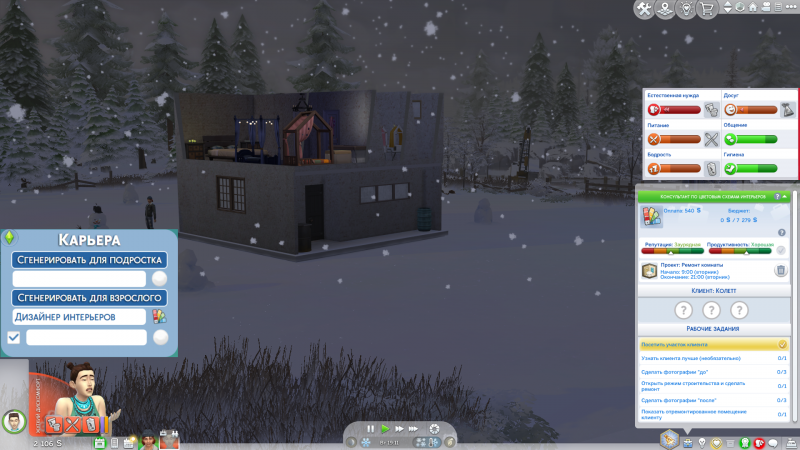Set game speed to normal play

pyautogui.click(x=384, y=429)
